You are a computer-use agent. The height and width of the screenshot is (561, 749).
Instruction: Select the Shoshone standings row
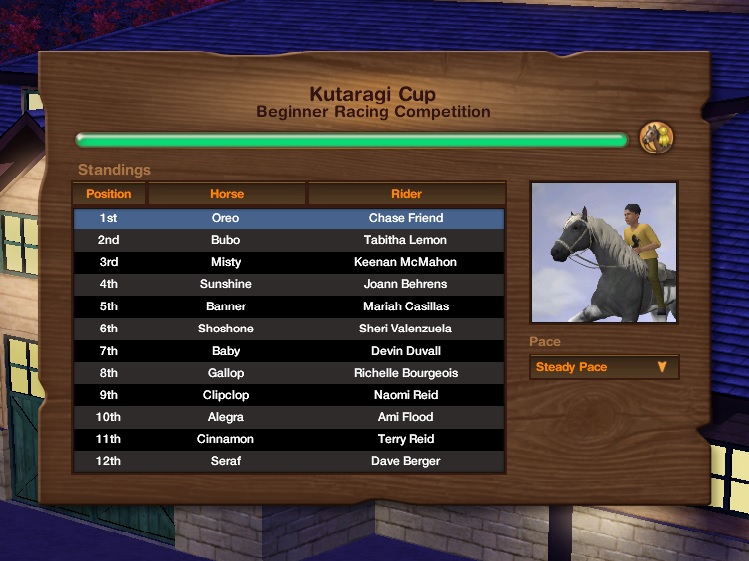(x=289, y=328)
